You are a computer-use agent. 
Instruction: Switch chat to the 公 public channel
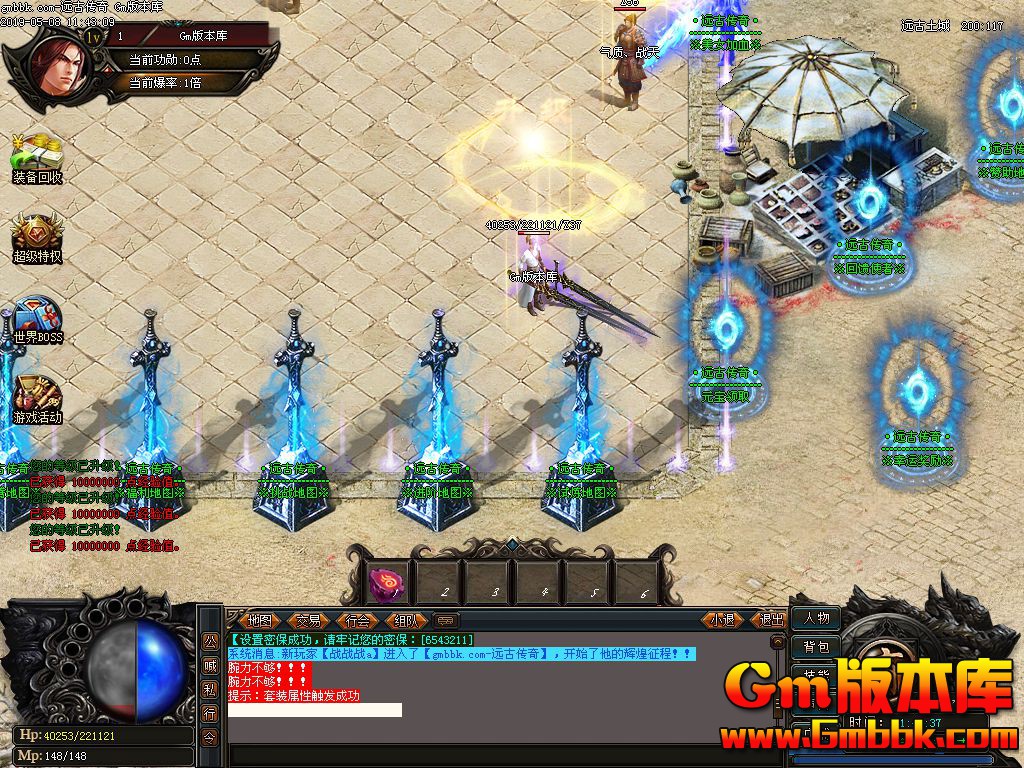pyautogui.click(x=210, y=641)
